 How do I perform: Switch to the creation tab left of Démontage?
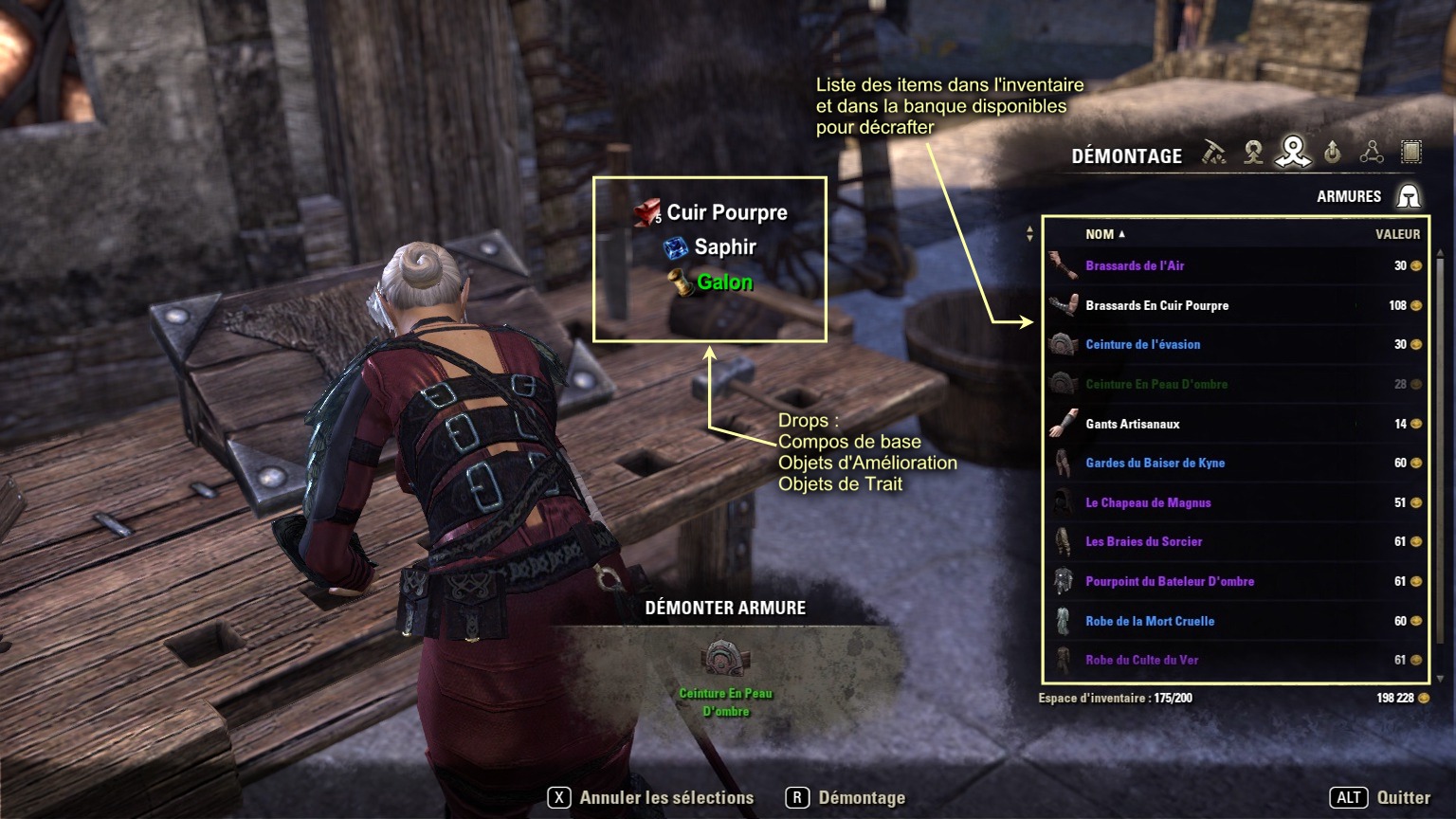[x=1253, y=152]
